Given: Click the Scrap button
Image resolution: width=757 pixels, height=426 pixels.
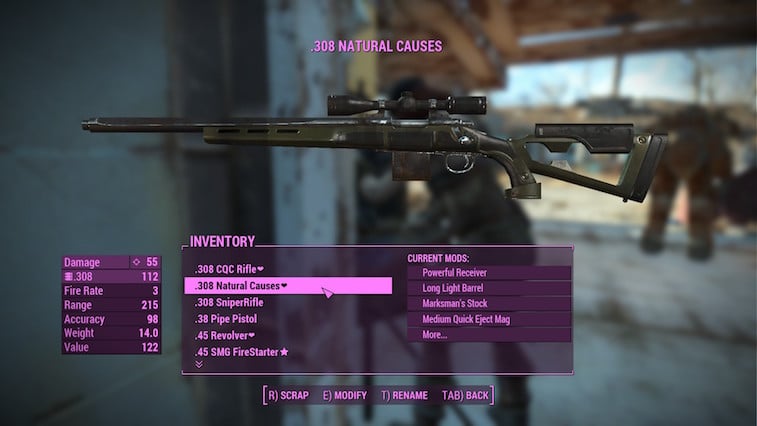Looking at the screenshot, I should click(288, 395).
